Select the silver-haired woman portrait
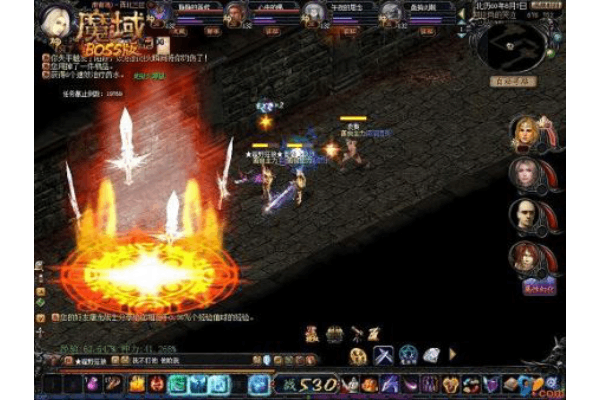This screenshot has width=600, height=400. coord(526,174)
